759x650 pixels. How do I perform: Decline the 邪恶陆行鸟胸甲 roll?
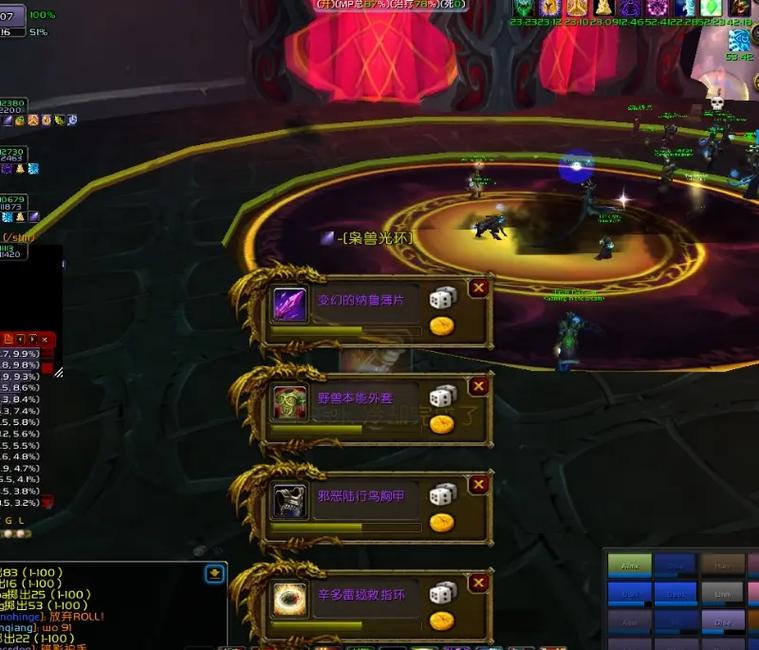479,484
